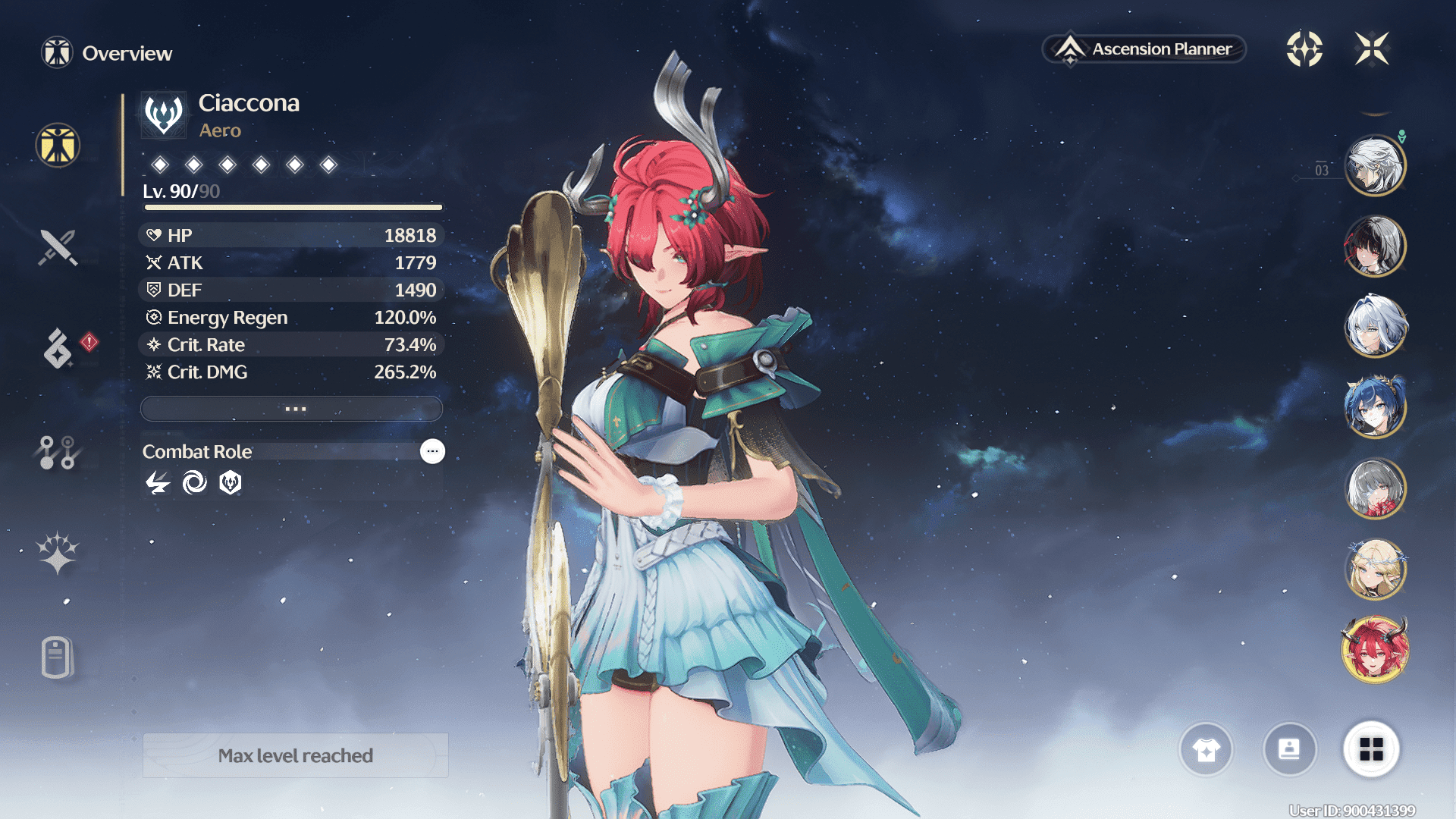Select the Overview tab icon

coord(58,145)
